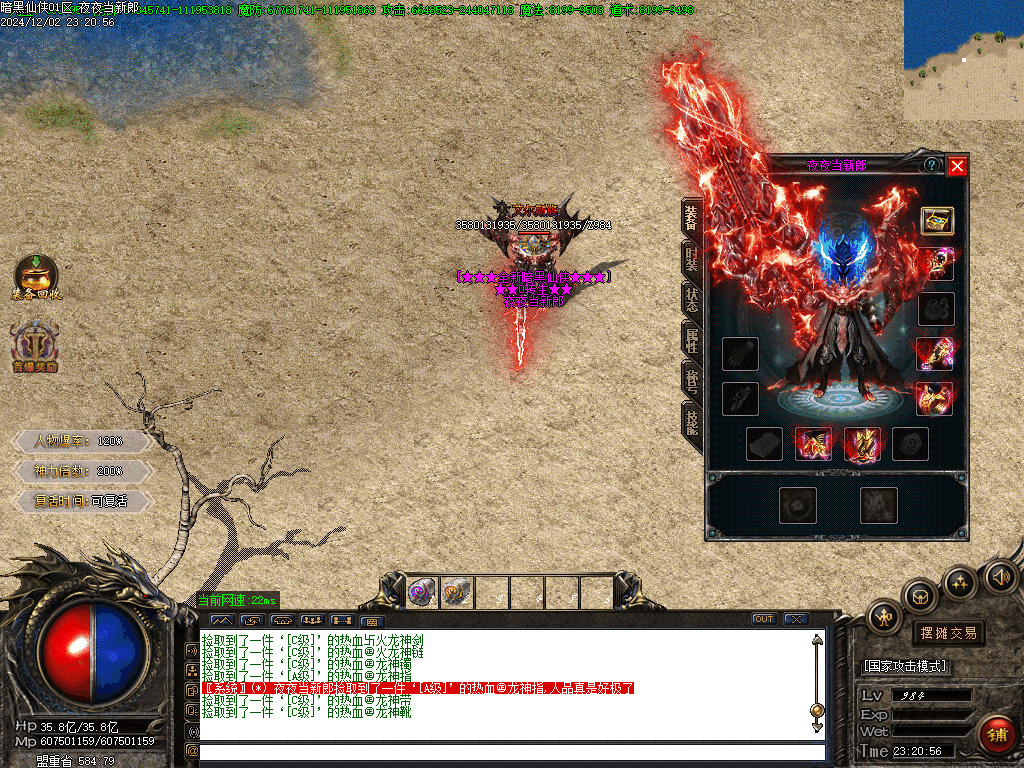Click the 摆摊交易 button
Image resolution: width=1024 pixels, height=768 pixels.
(x=948, y=633)
